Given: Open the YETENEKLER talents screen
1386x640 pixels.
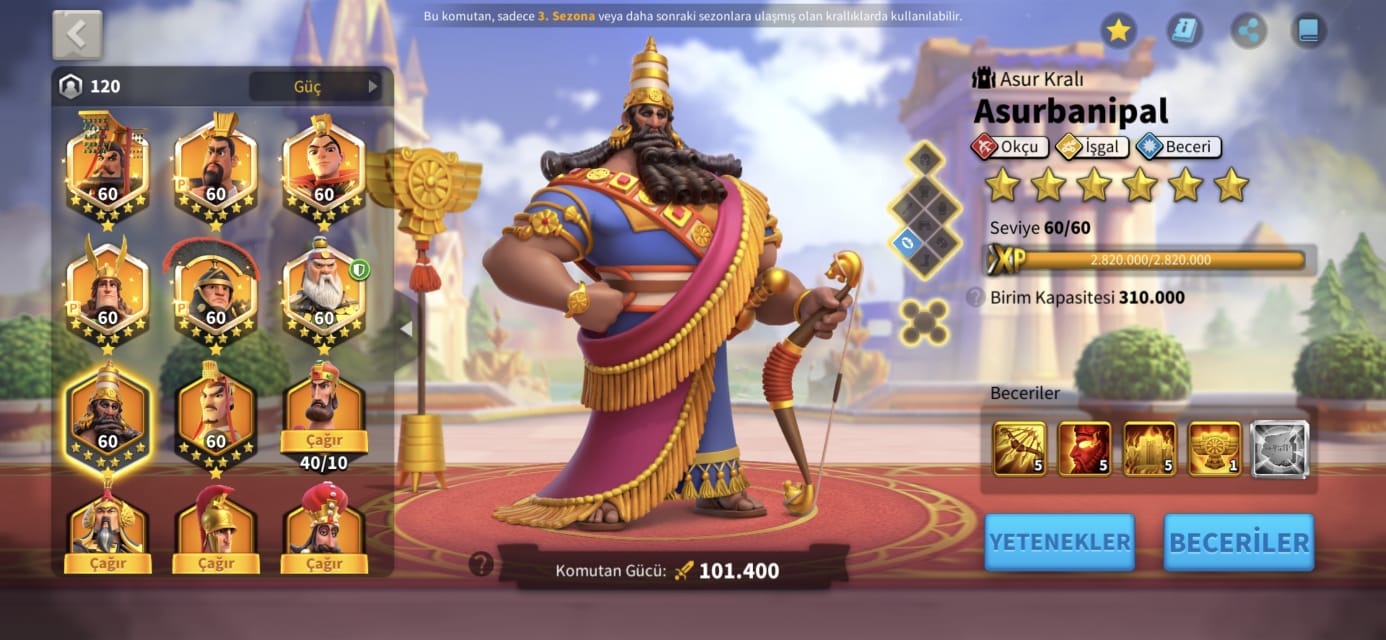Looking at the screenshot, I should [x=1059, y=542].
